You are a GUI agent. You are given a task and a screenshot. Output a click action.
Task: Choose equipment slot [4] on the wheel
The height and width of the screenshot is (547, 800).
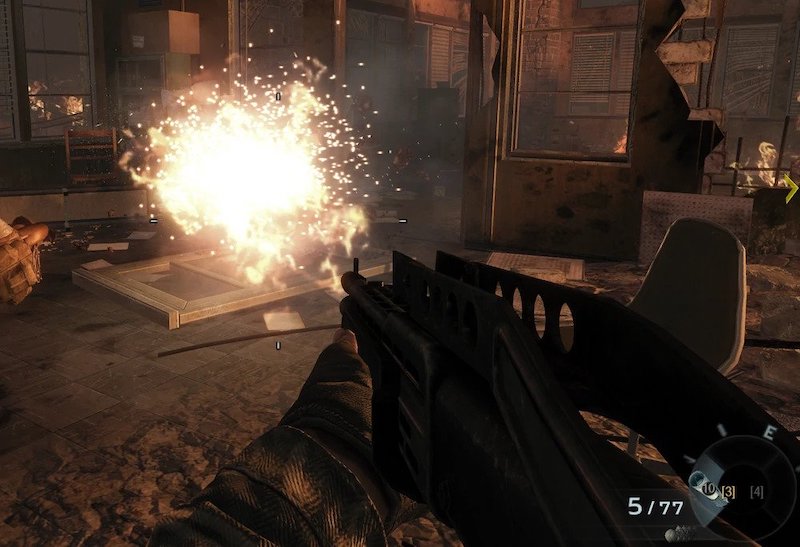757,491
